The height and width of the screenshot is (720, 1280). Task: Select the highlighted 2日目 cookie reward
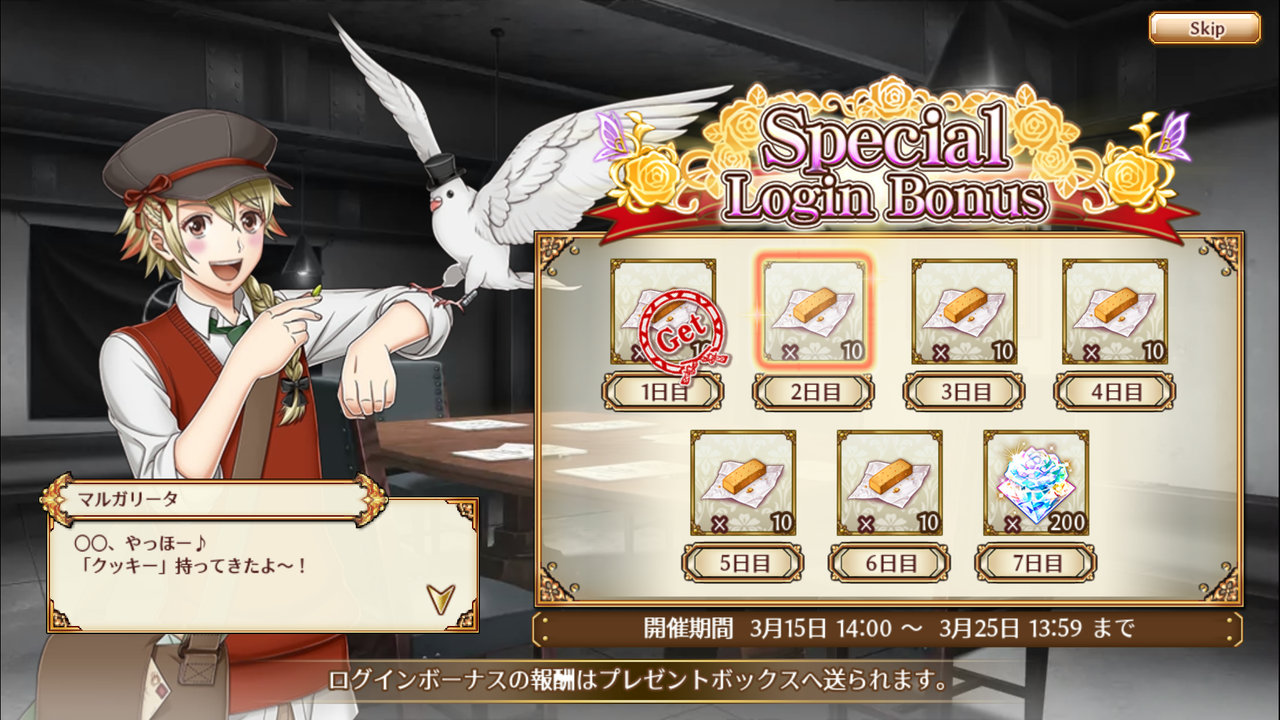tap(814, 312)
